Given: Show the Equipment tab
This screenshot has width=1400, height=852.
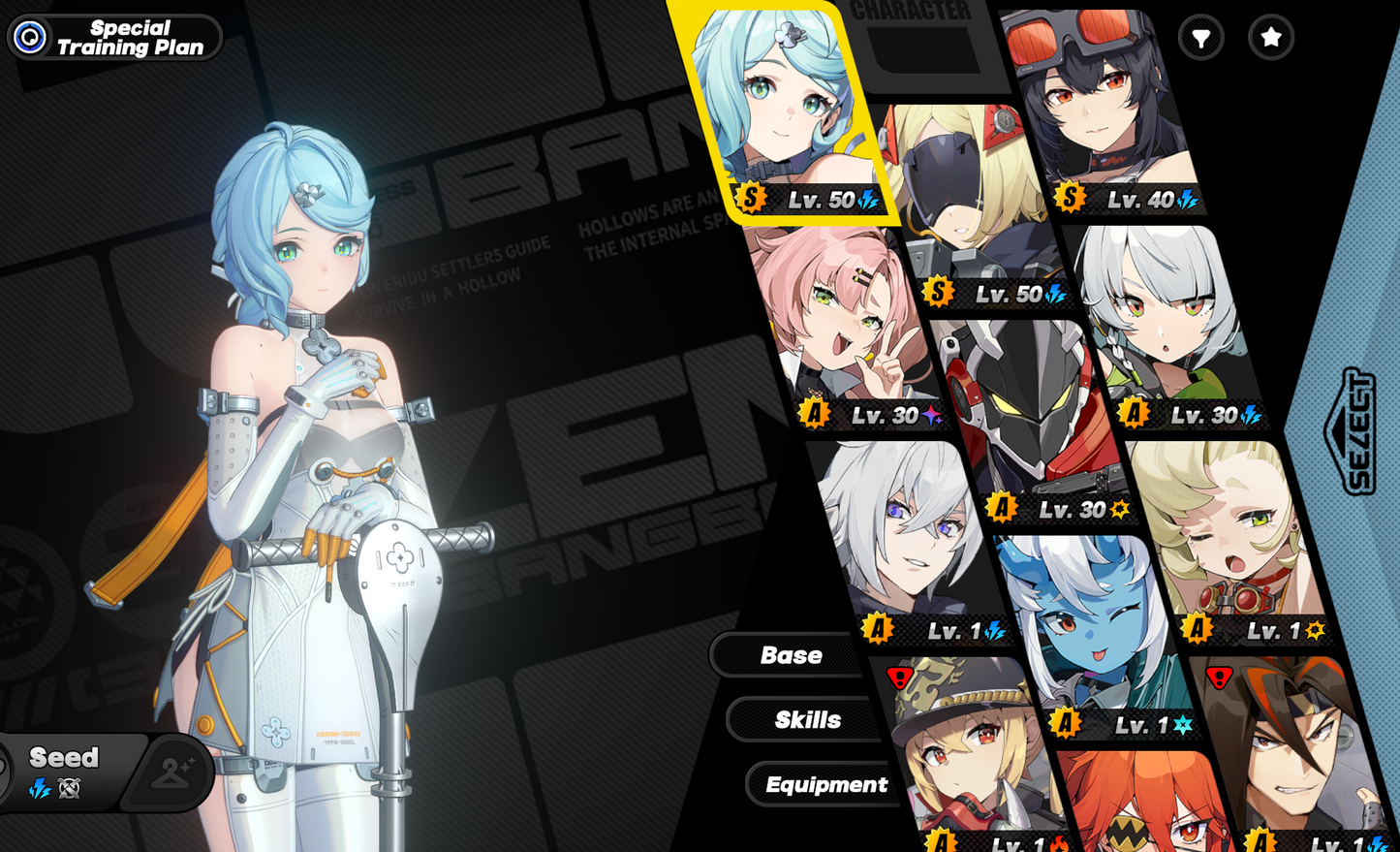Looking at the screenshot, I should coord(825,784).
